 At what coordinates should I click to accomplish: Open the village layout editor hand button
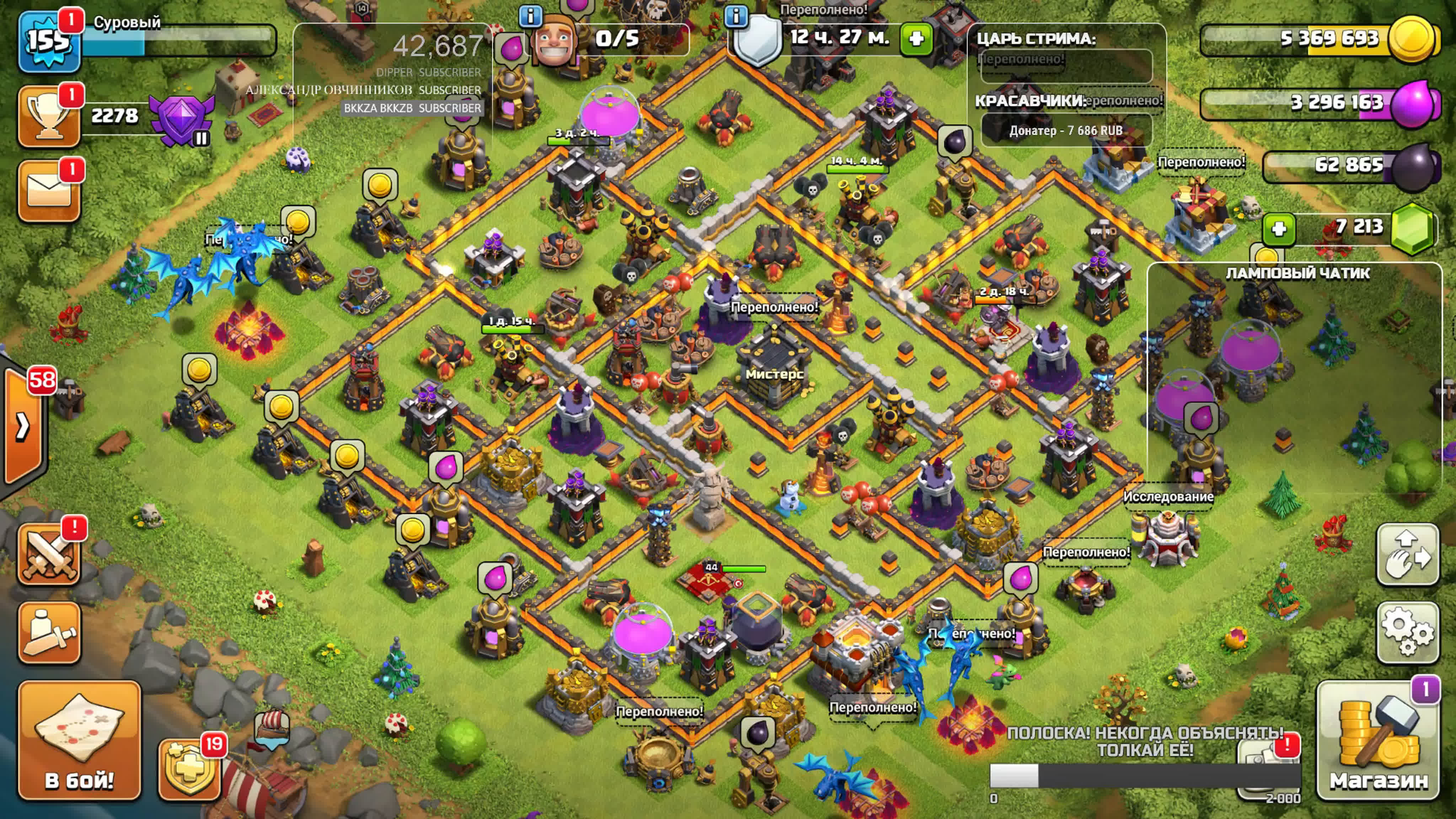[x=1407, y=555]
